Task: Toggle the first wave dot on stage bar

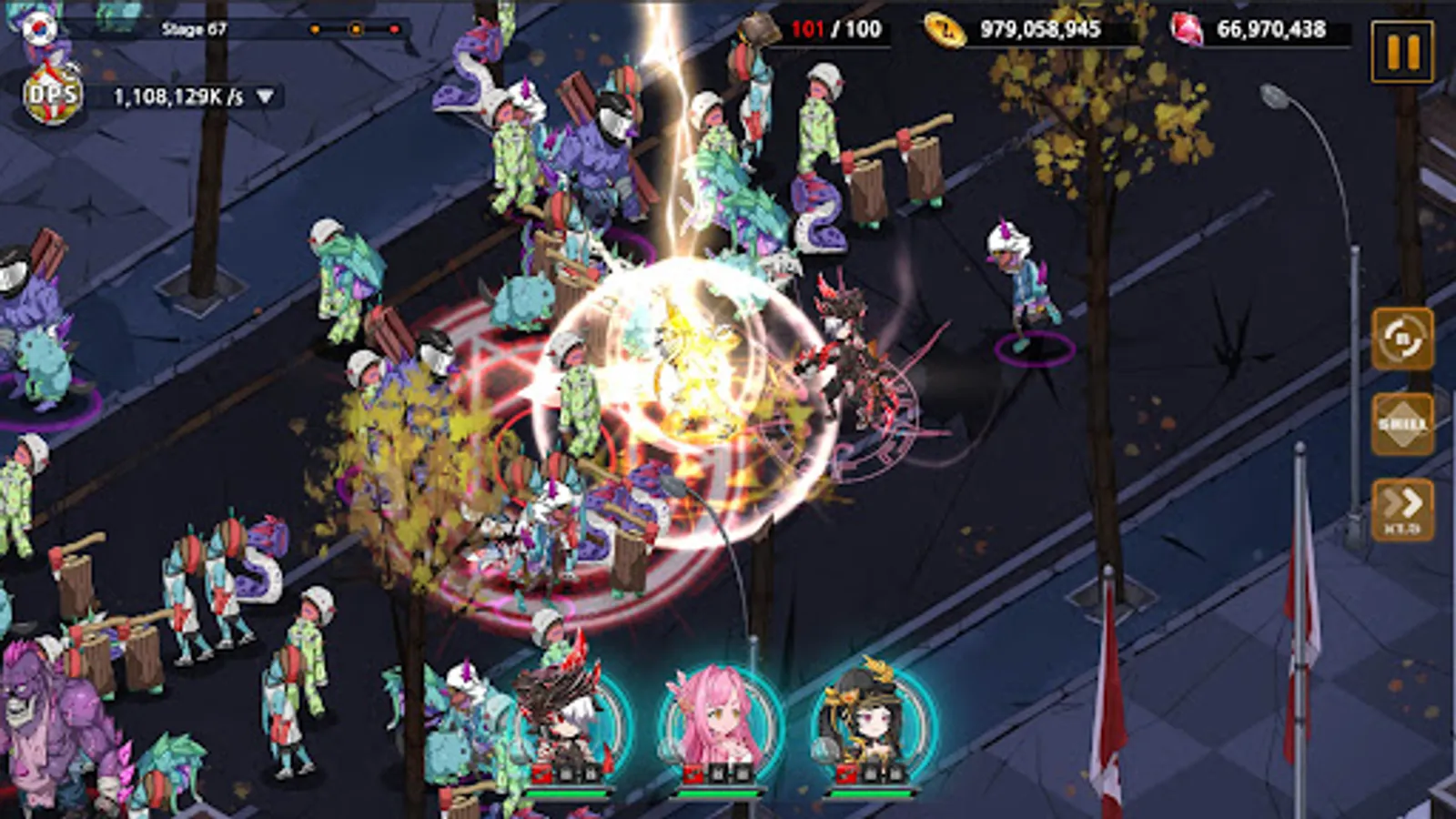Action: 314,30
